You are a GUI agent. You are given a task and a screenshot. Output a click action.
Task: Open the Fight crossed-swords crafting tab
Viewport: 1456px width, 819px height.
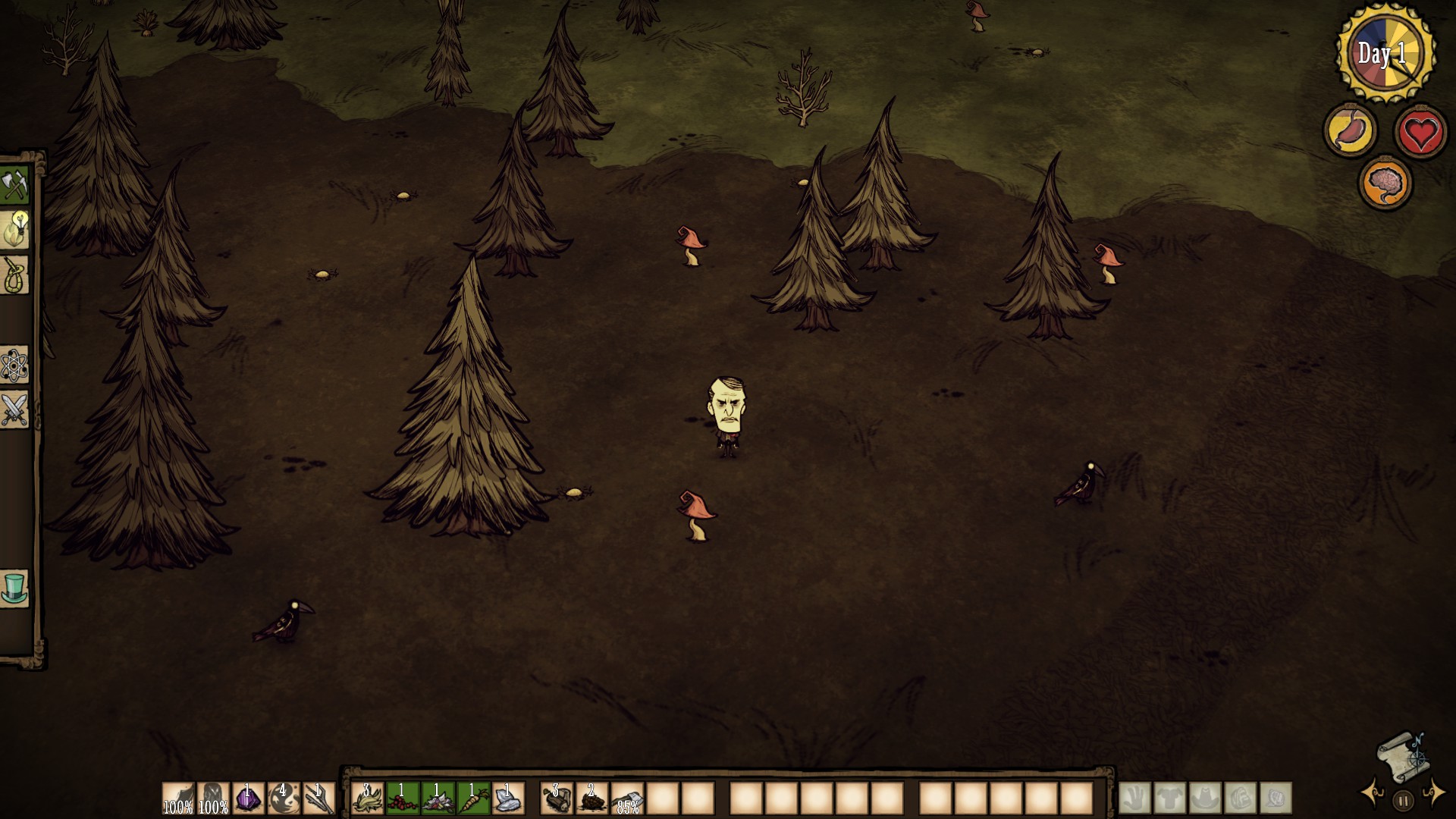pos(14,410)
